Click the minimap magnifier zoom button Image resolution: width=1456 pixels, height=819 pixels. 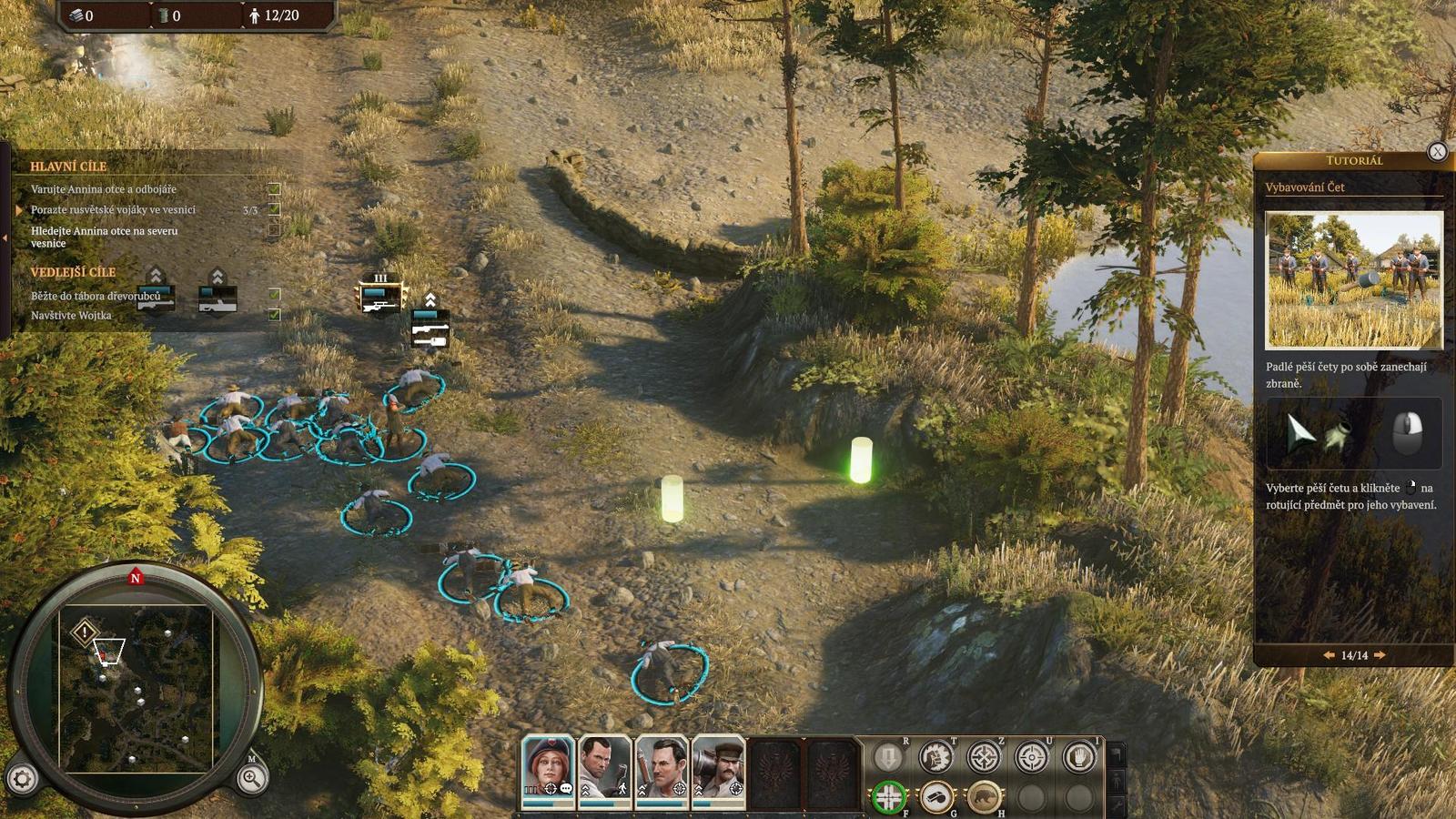coord(251,778)
